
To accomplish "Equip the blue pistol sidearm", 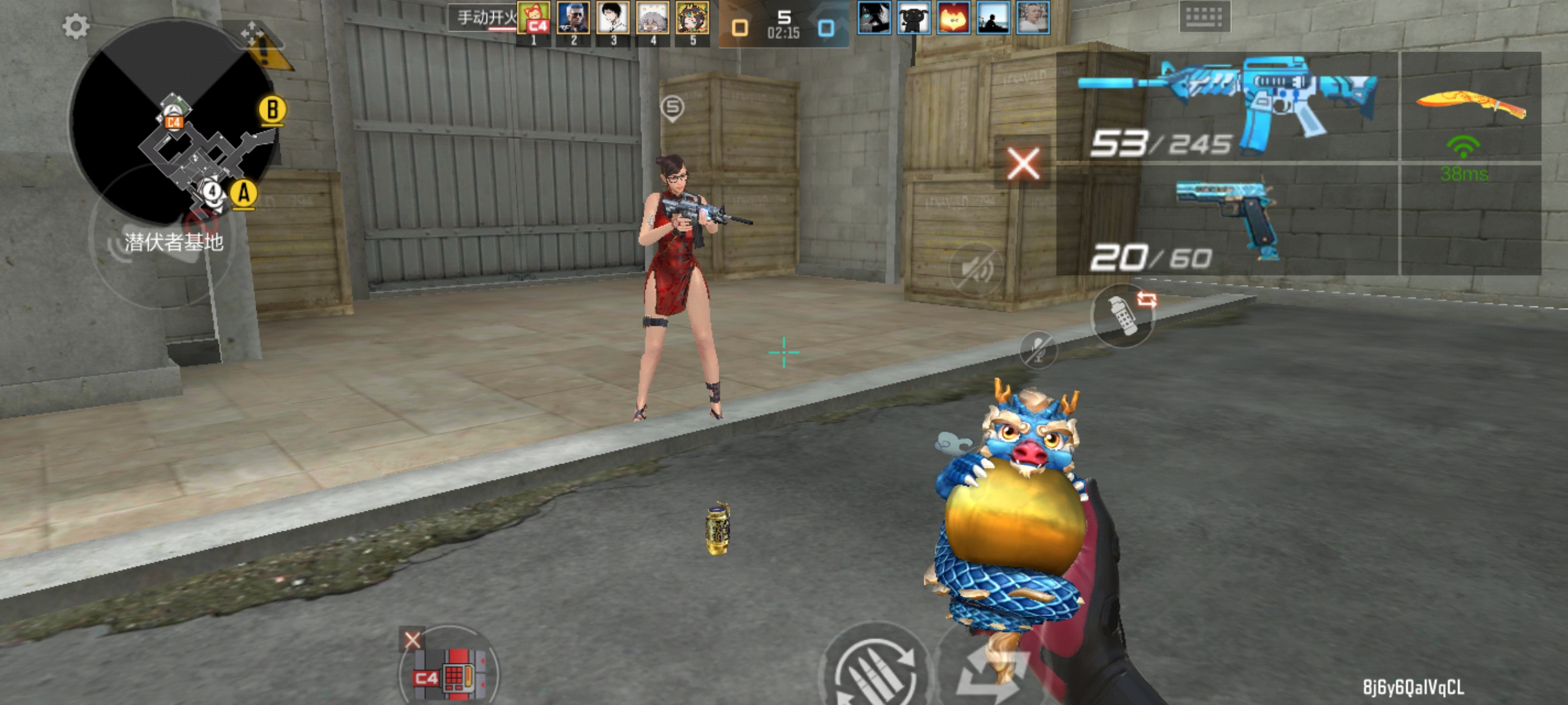I will click(1226, 219).
